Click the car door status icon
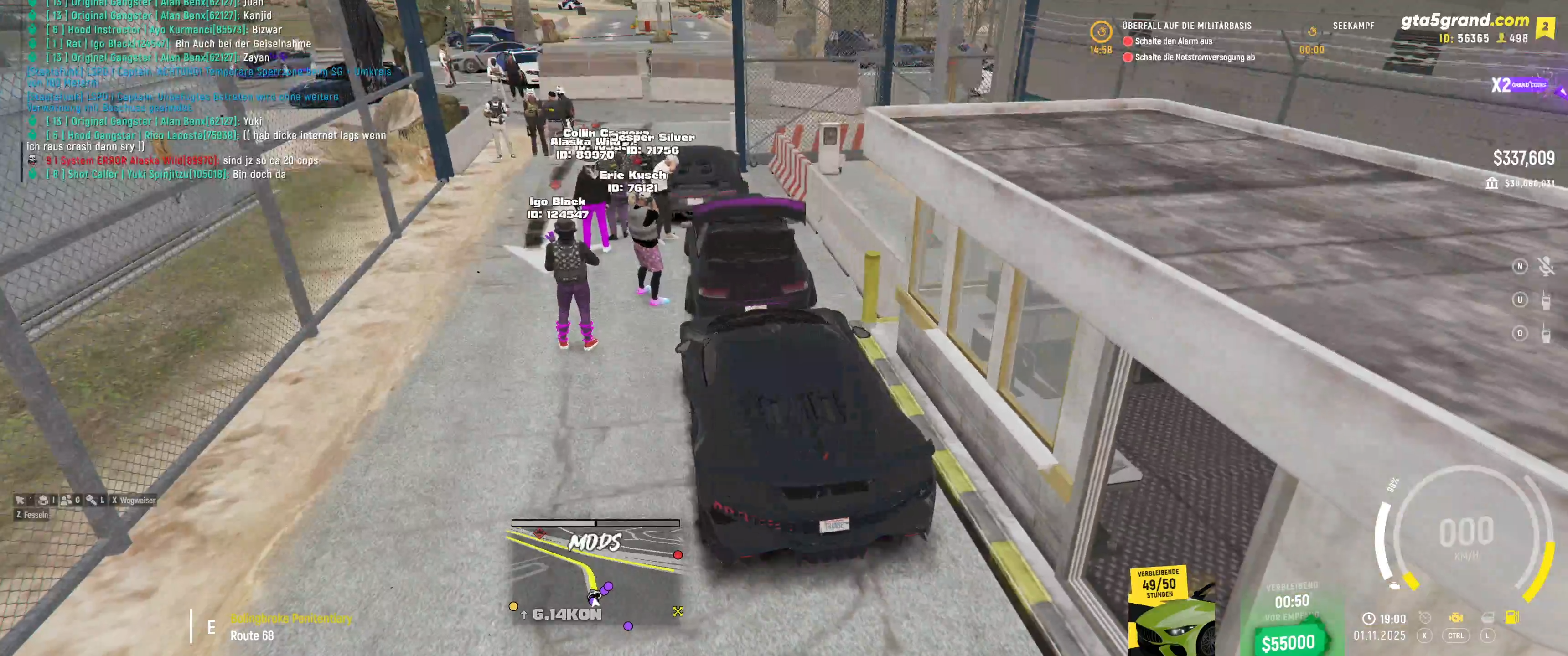 tap(1486, 618)
